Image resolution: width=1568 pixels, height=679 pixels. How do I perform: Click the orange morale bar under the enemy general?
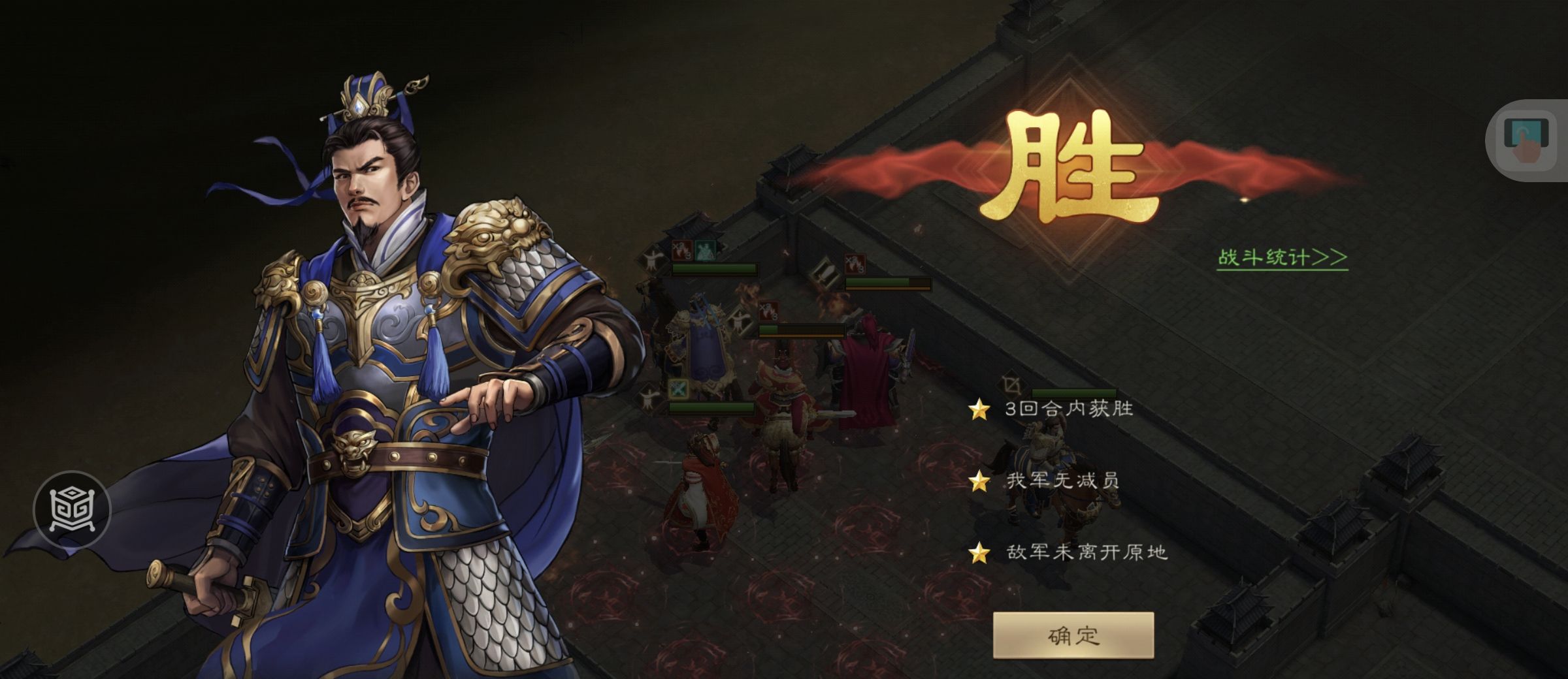click(801, 336)
